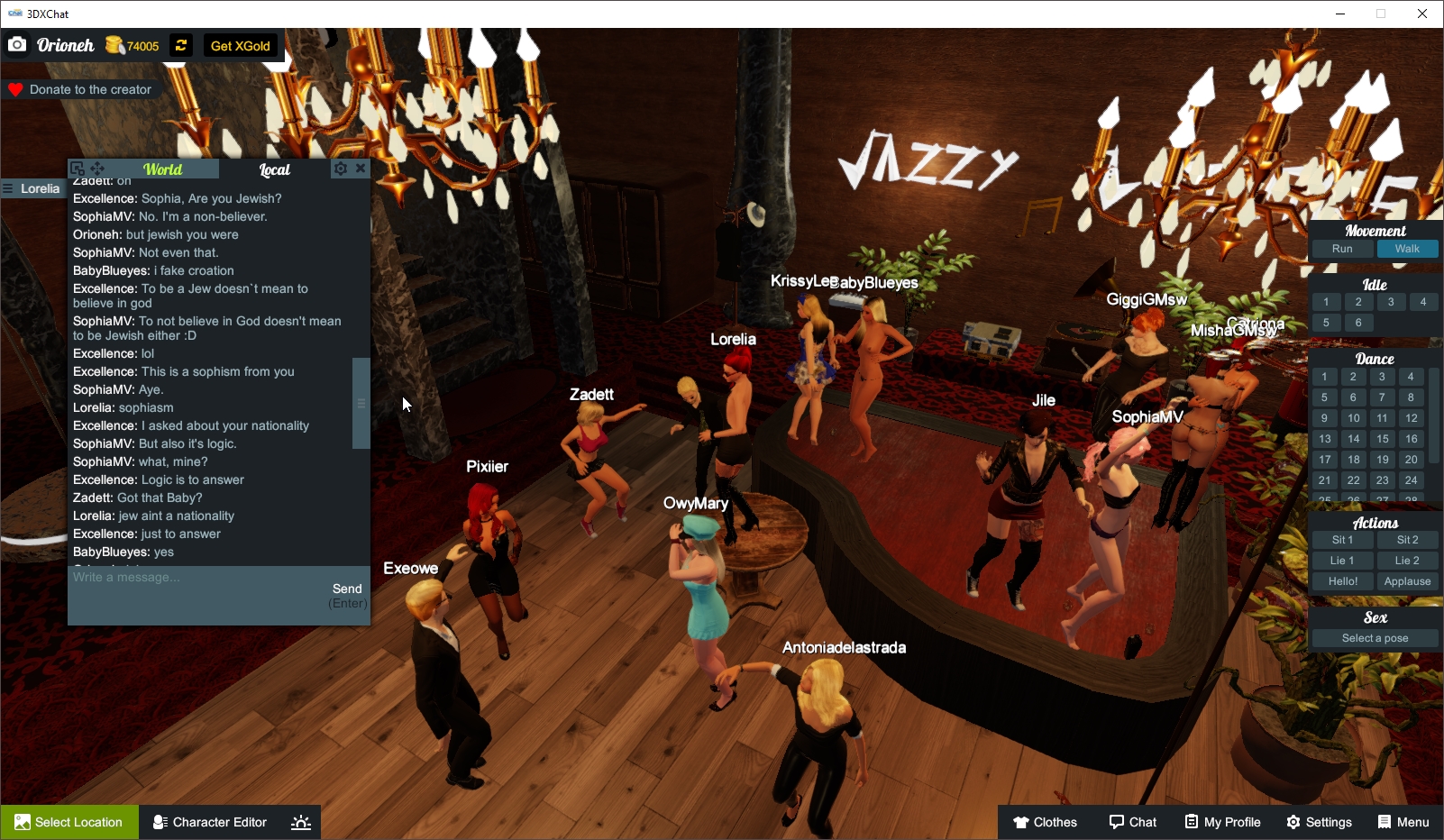
Task: Select the Local chat tab
Action: [x=273, y=169]
